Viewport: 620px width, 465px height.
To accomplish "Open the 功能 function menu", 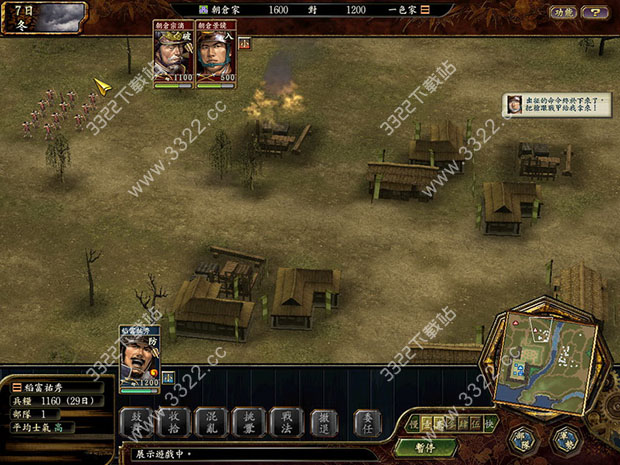I will click(564, 12).
